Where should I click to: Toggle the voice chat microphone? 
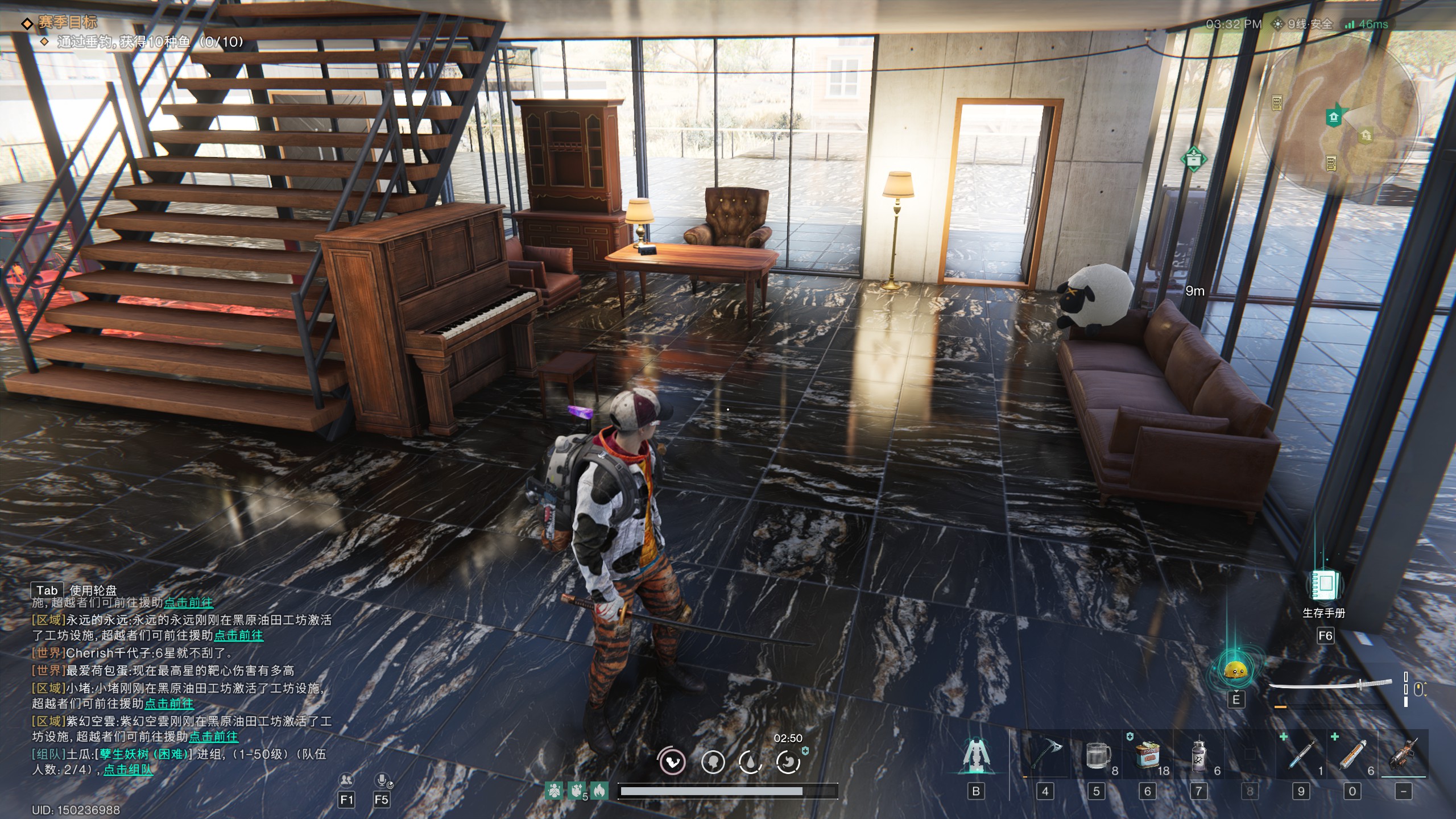(x=382, y=780)
